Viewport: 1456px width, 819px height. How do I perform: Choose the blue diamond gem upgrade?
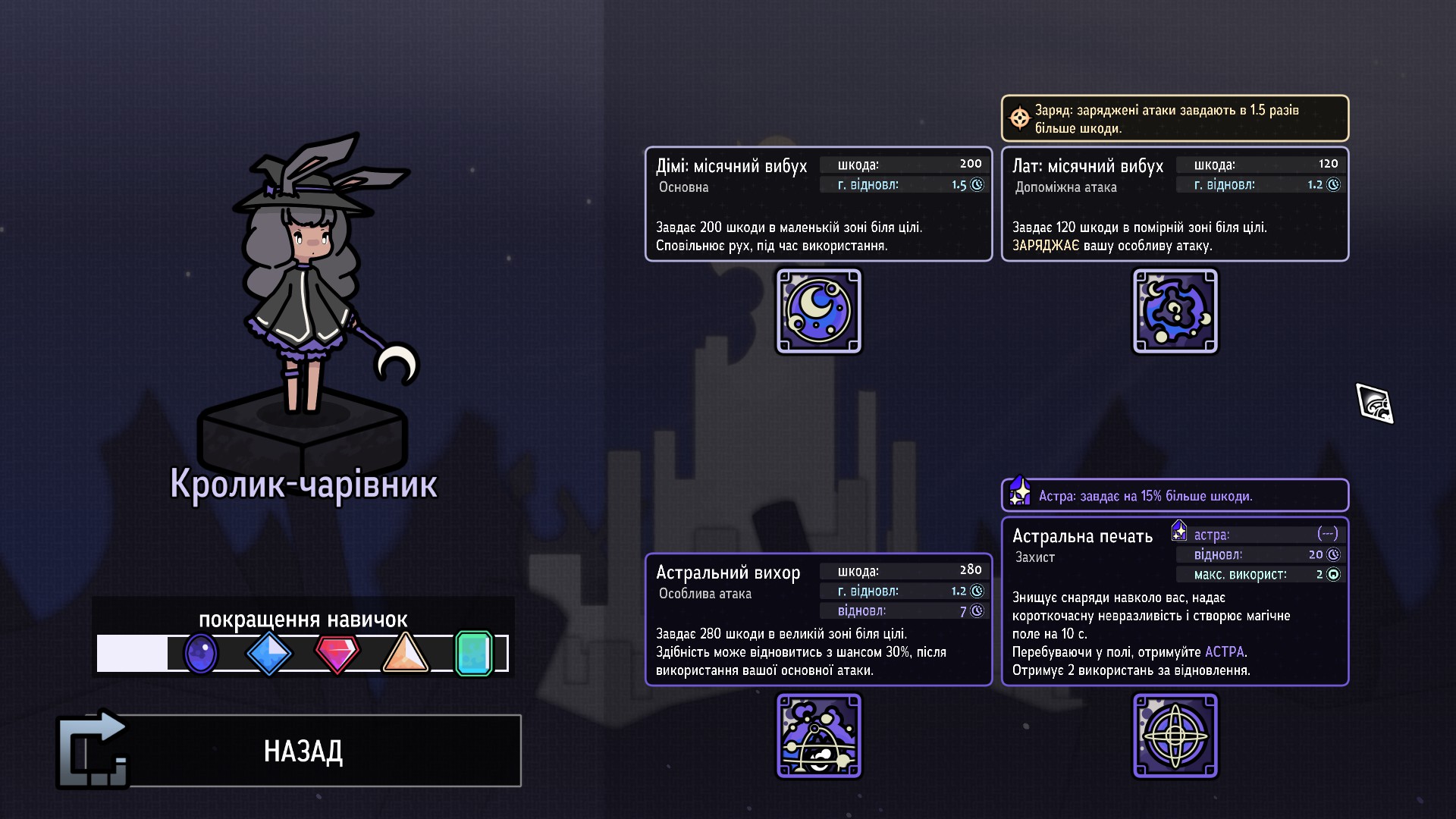pyautogui.click(x=269, y=653)
